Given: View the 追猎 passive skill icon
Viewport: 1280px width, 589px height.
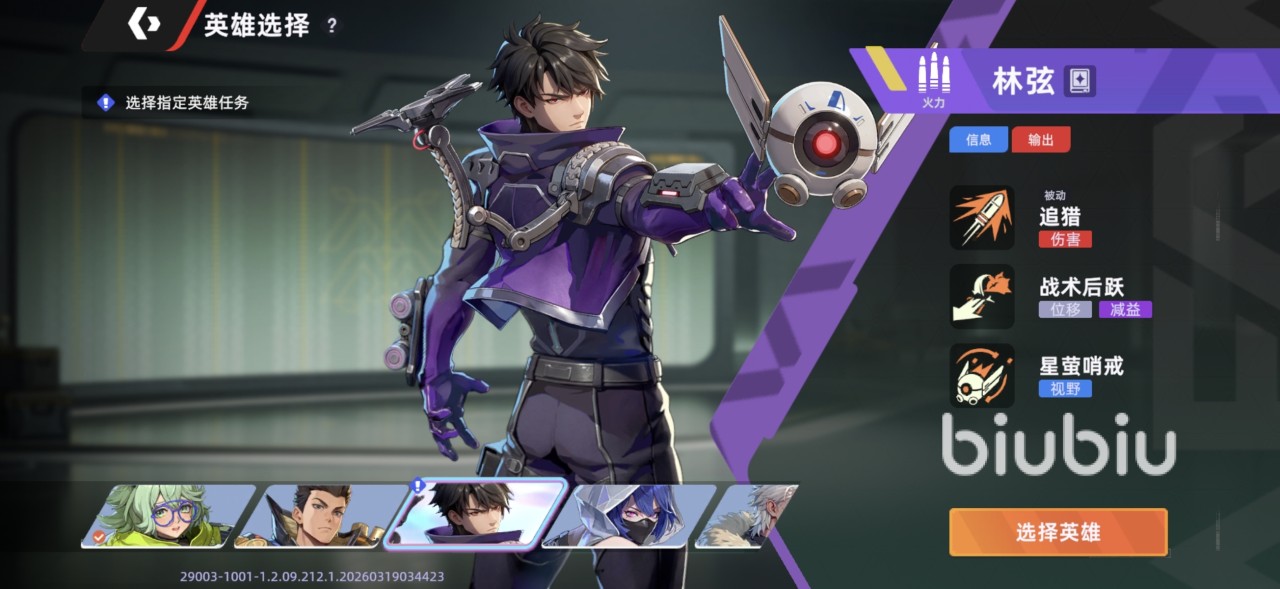Looking at the screenshot, I should coord(982,218).
